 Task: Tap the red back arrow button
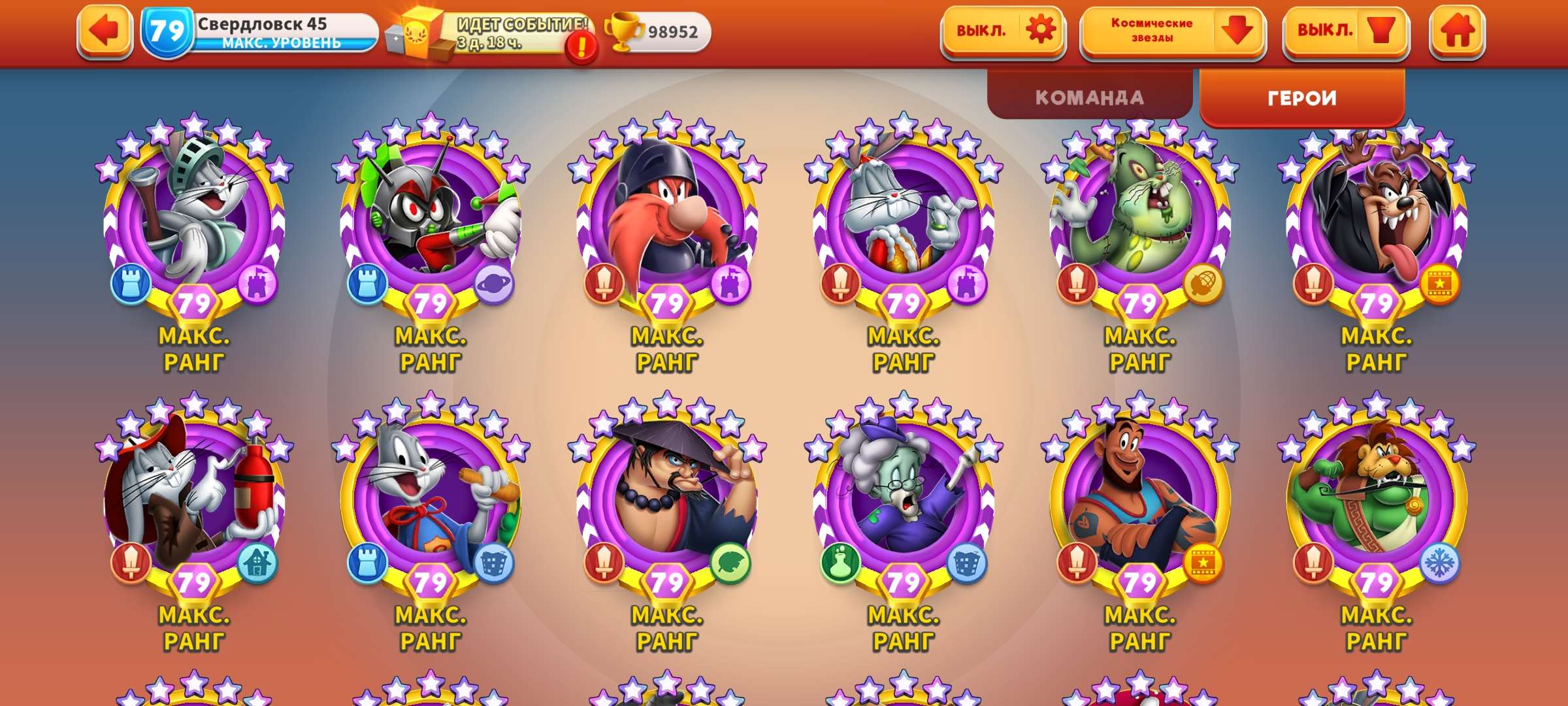click(105, 31)
